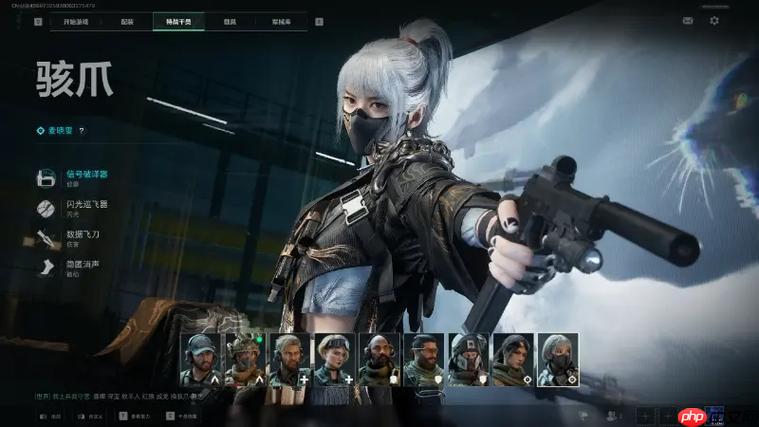Choose the bearded operator in baseball cap
The image size is (759, 427).
pos(200,359)
